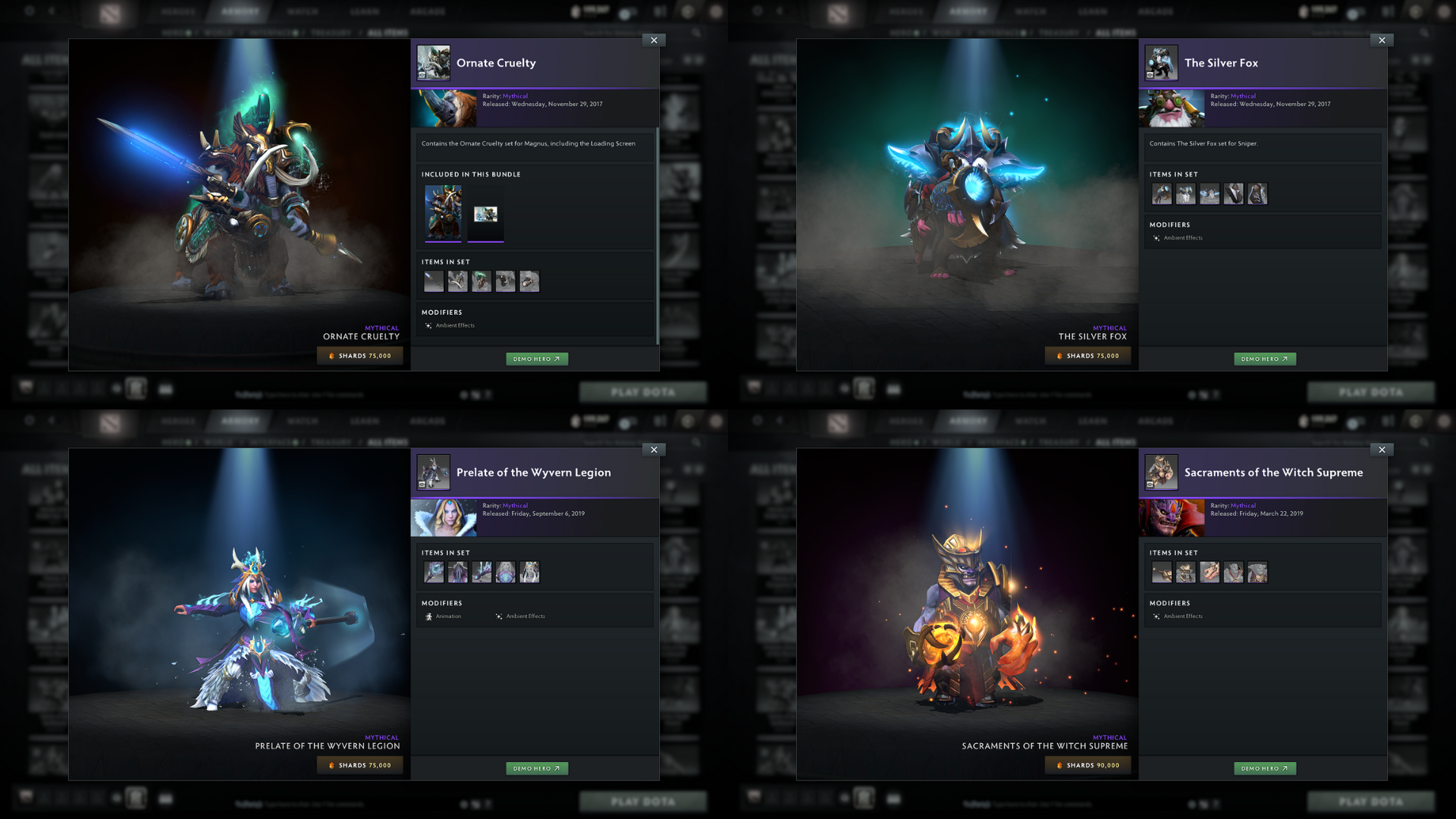The height and width of the screenshot is (819, 1456).
Task: Click the first item thumbnail in Prelate's Items in Set
Action: tap(433, 573)
